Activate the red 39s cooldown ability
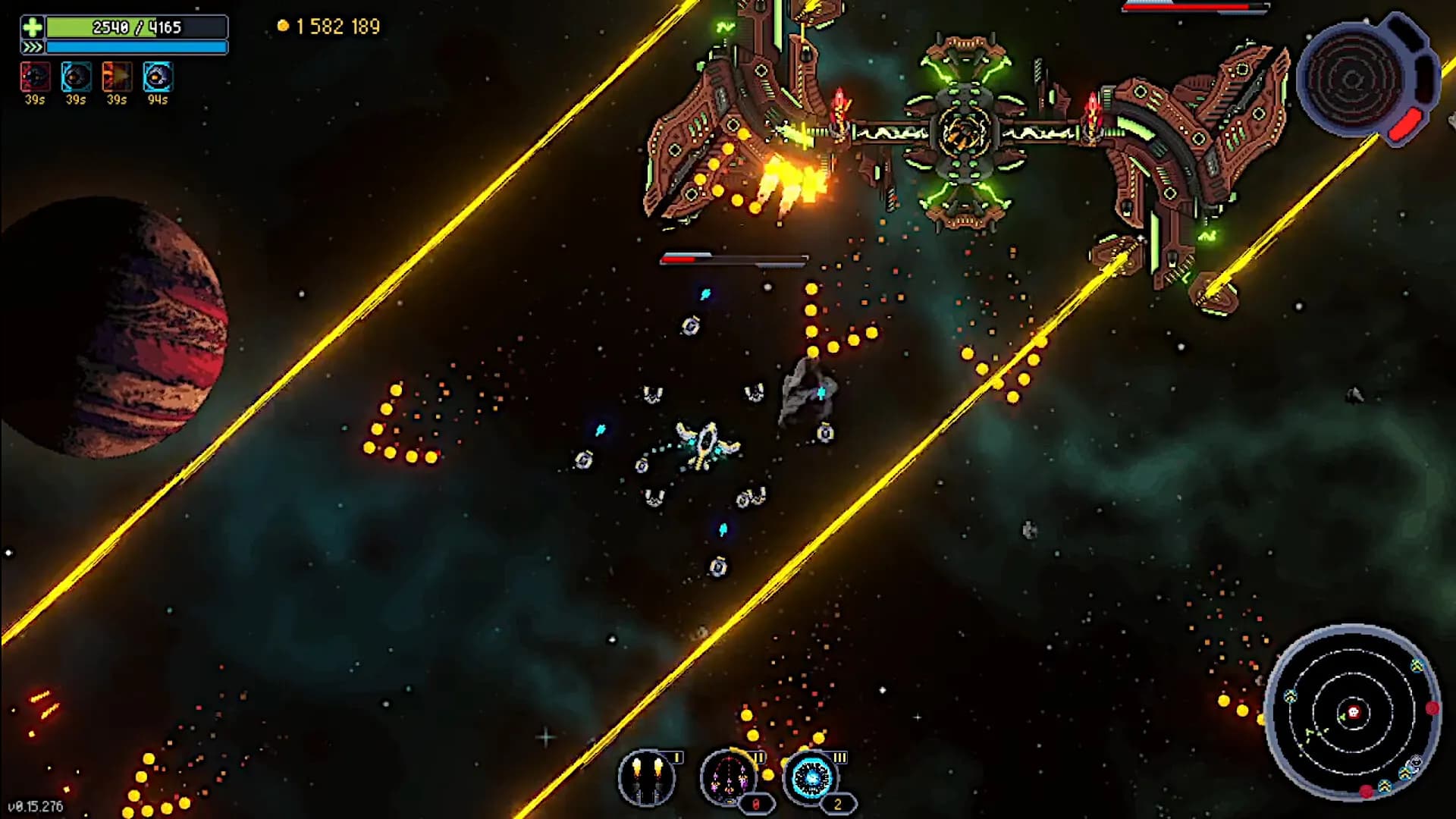This screenshot has height=819, width=1456. point(34,76)
